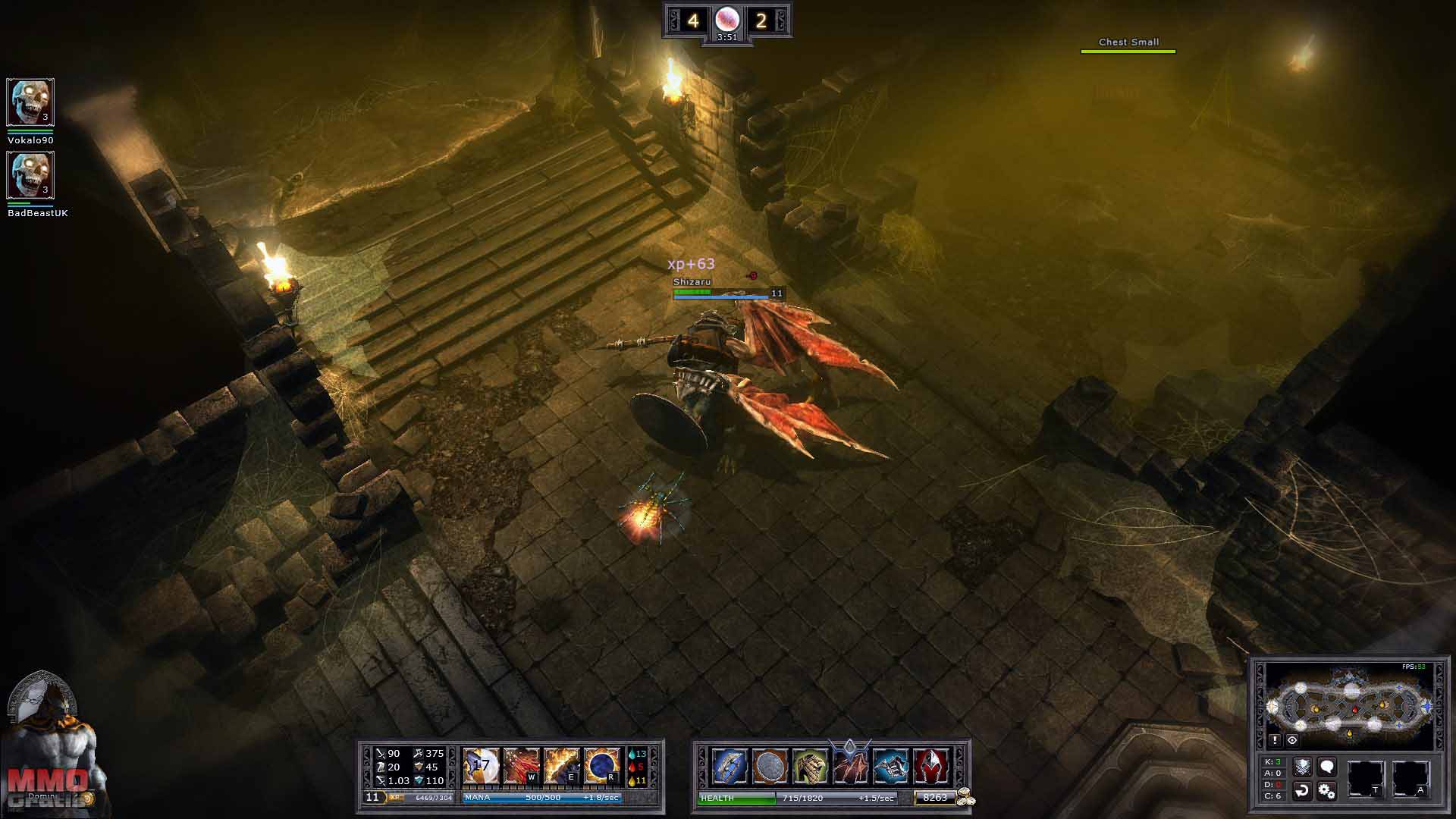Click the curved return arrow button
The width and height of the screenshot is (1456, 819).
tap(1302, 791)
